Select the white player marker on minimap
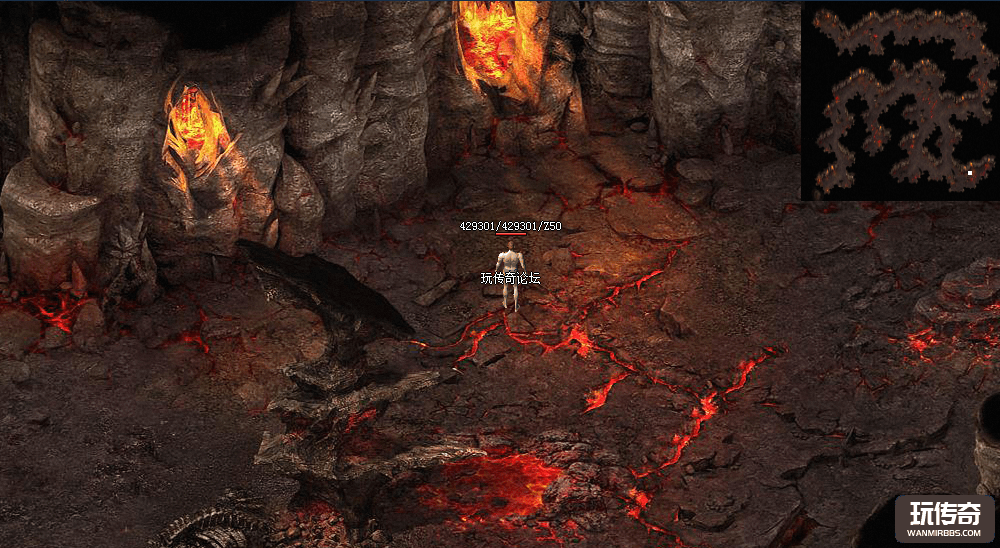 969,173
